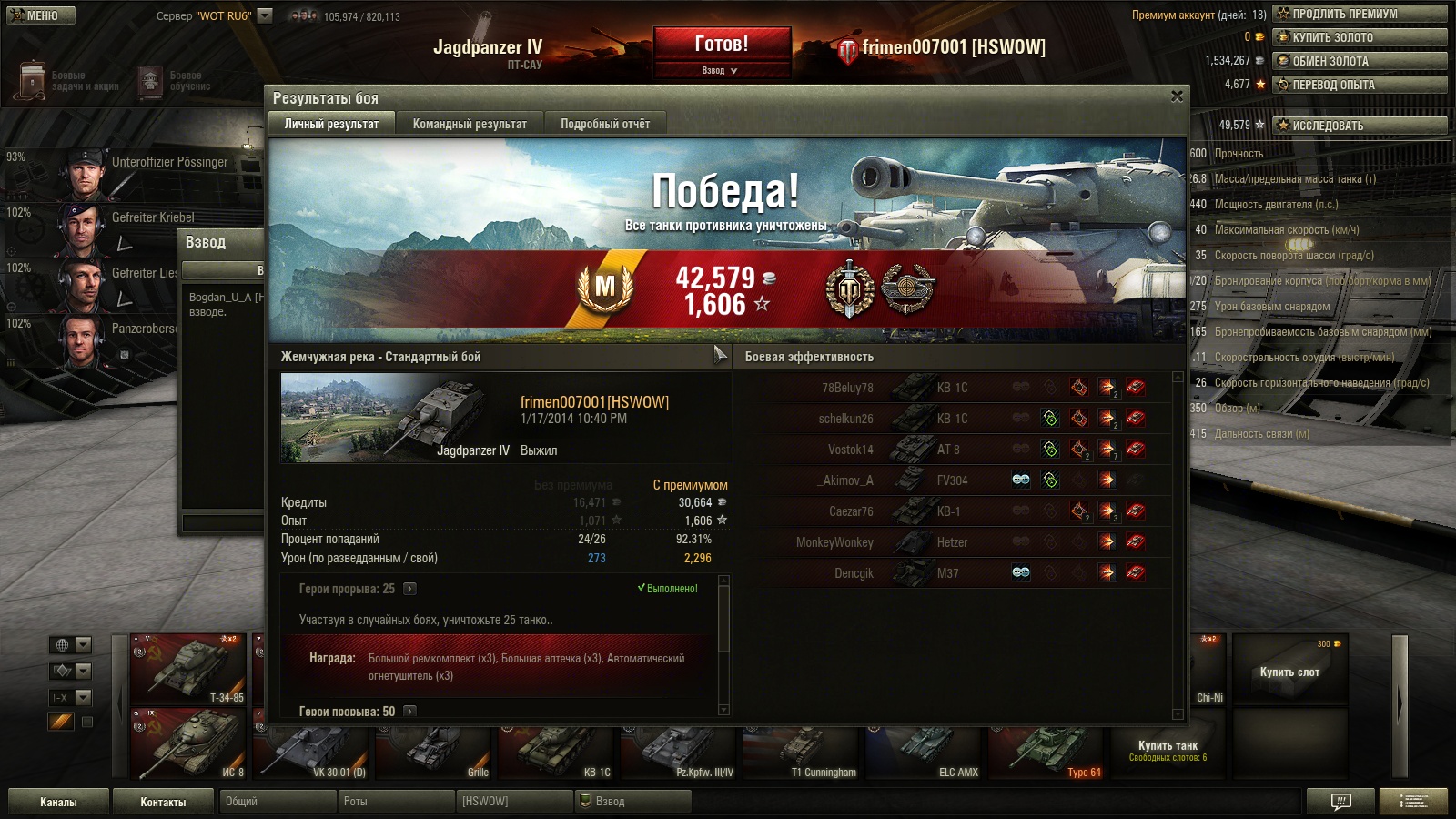
Task: Open Купить золото
Action: (1360, 37)
